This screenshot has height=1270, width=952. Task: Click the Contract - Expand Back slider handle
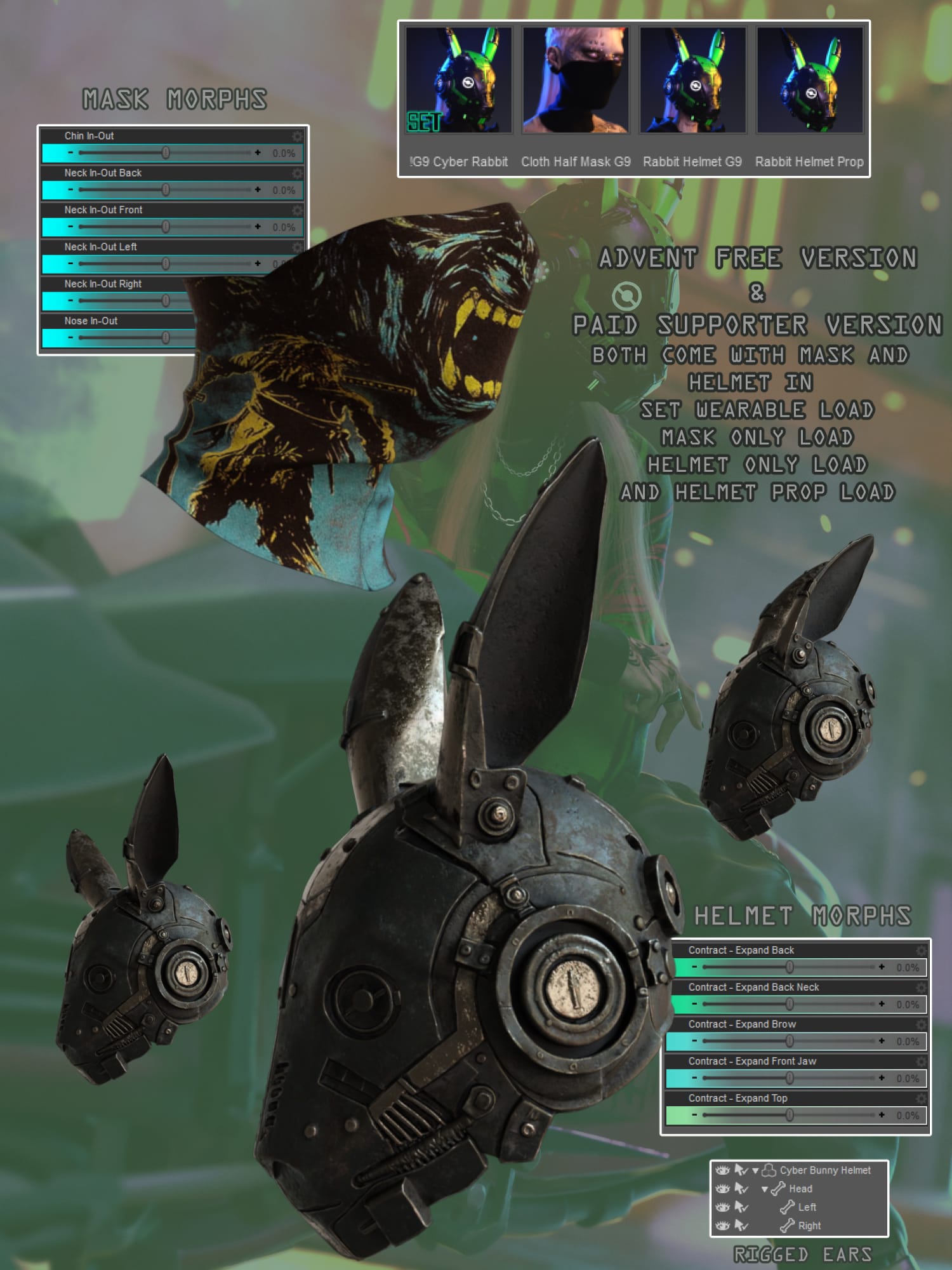pos(790,967)
